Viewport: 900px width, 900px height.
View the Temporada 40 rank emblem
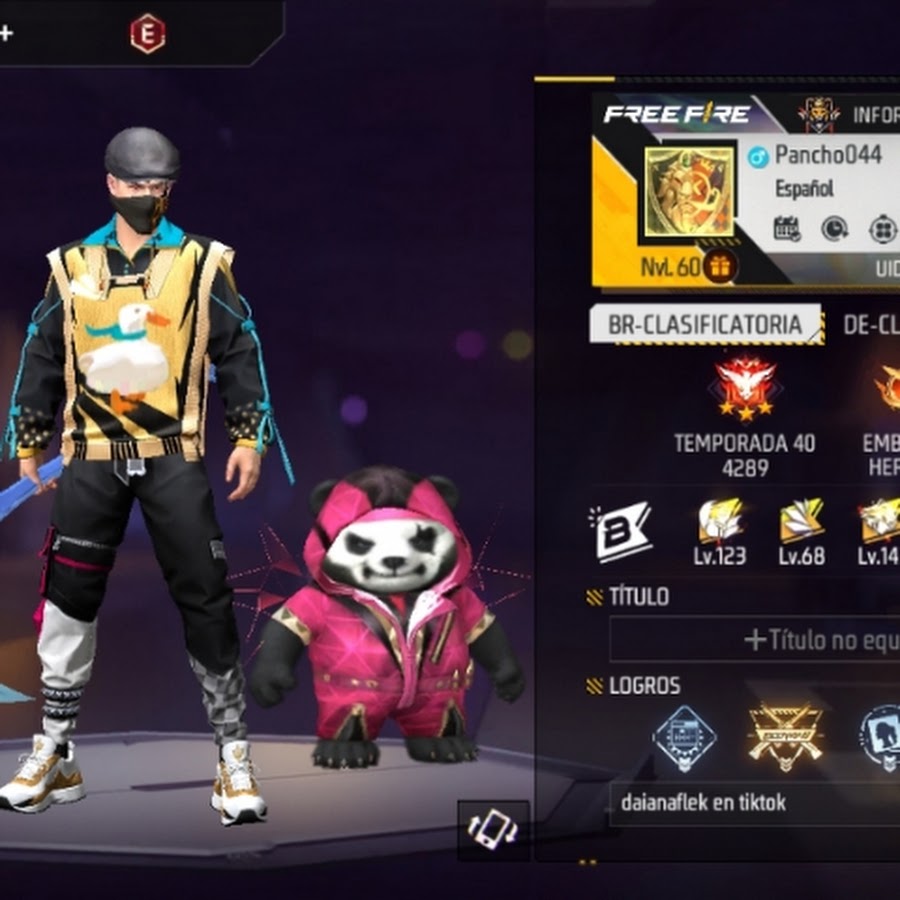point(745,389)
